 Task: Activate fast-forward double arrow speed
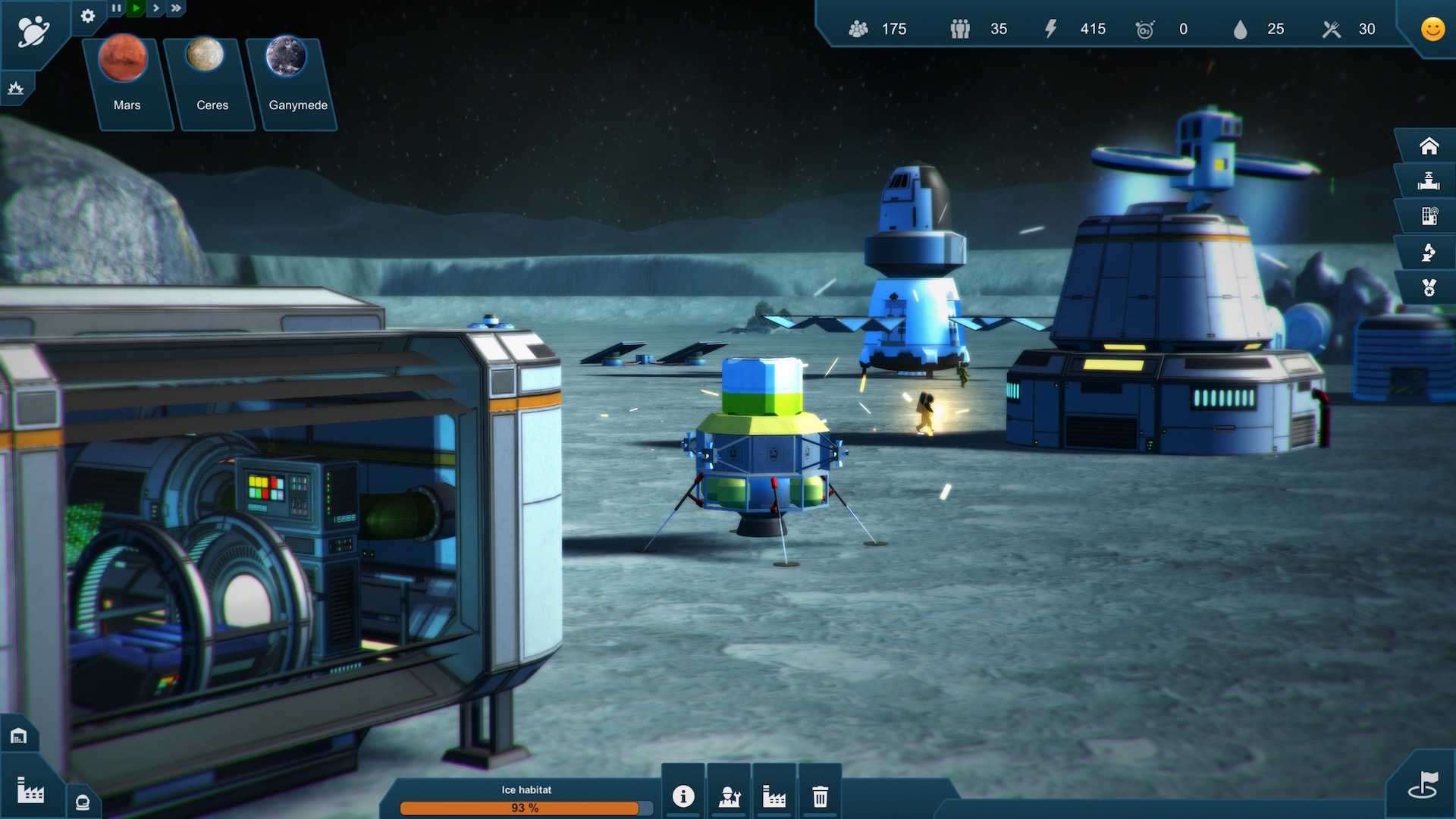[175, 8]
